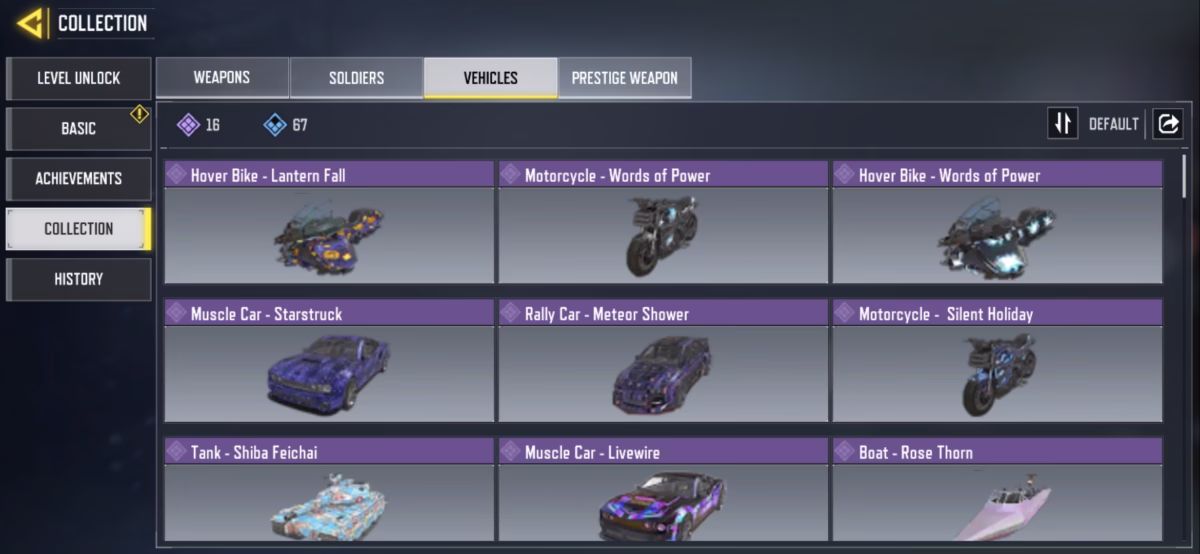Open the Prestige Weapon tab

tap(624, 78)
